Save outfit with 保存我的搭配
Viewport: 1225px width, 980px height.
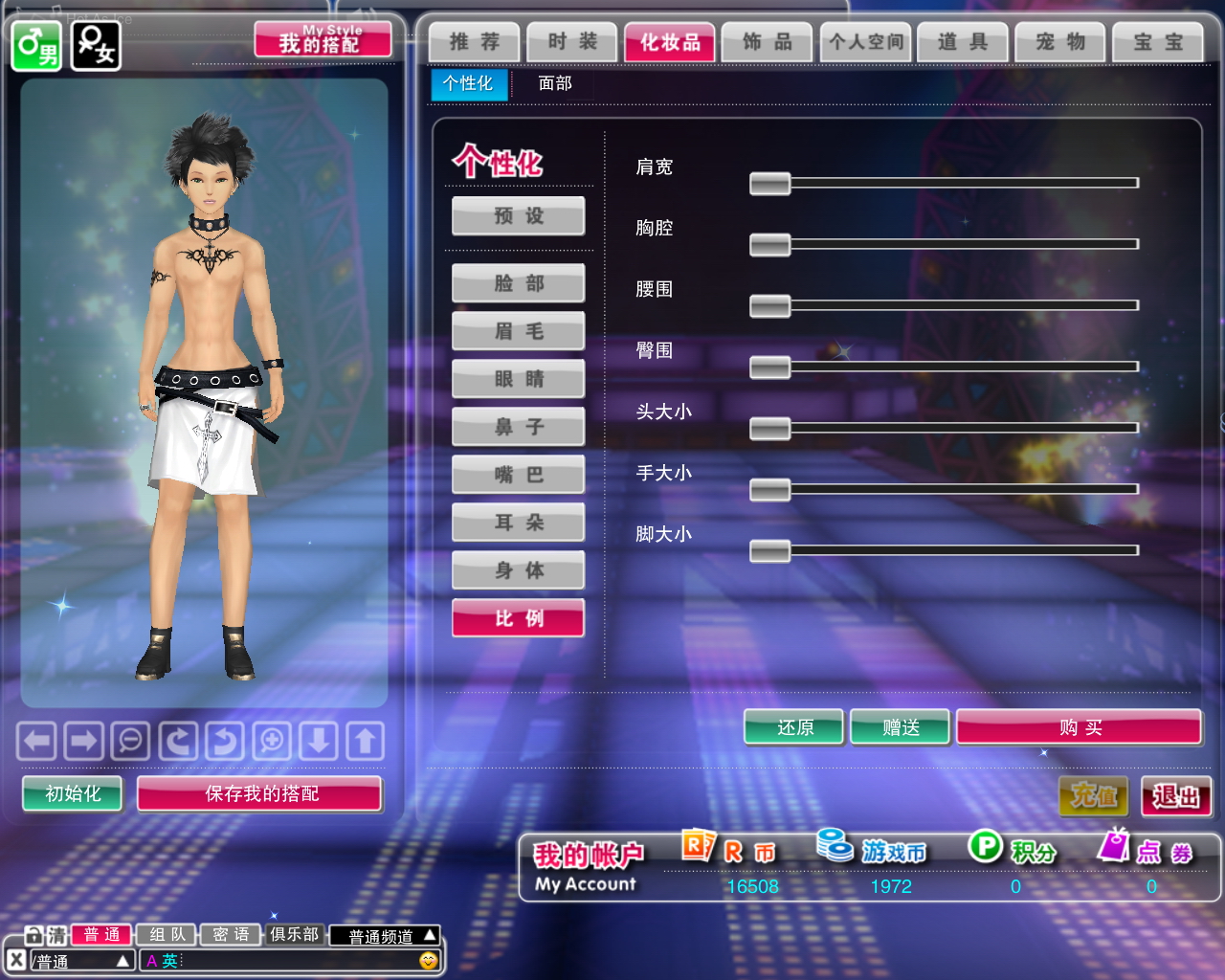(260, 793)
